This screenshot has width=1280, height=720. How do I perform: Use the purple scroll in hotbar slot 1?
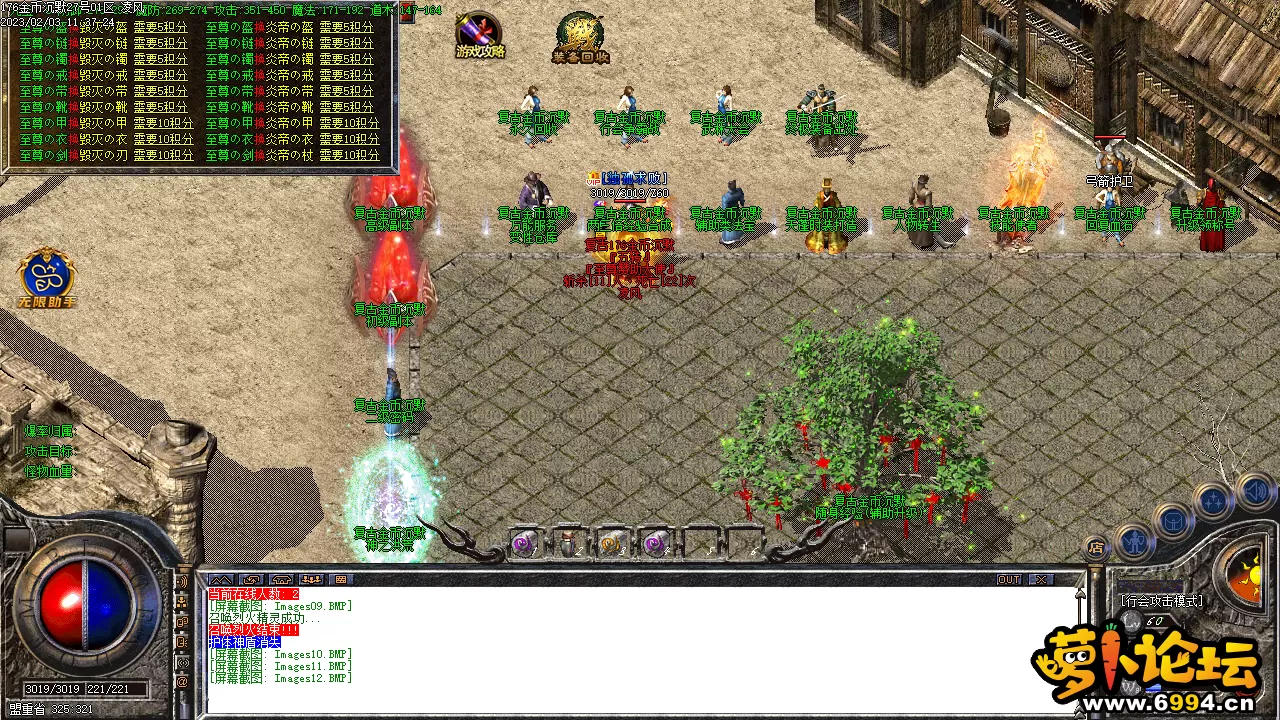(523, 544)
